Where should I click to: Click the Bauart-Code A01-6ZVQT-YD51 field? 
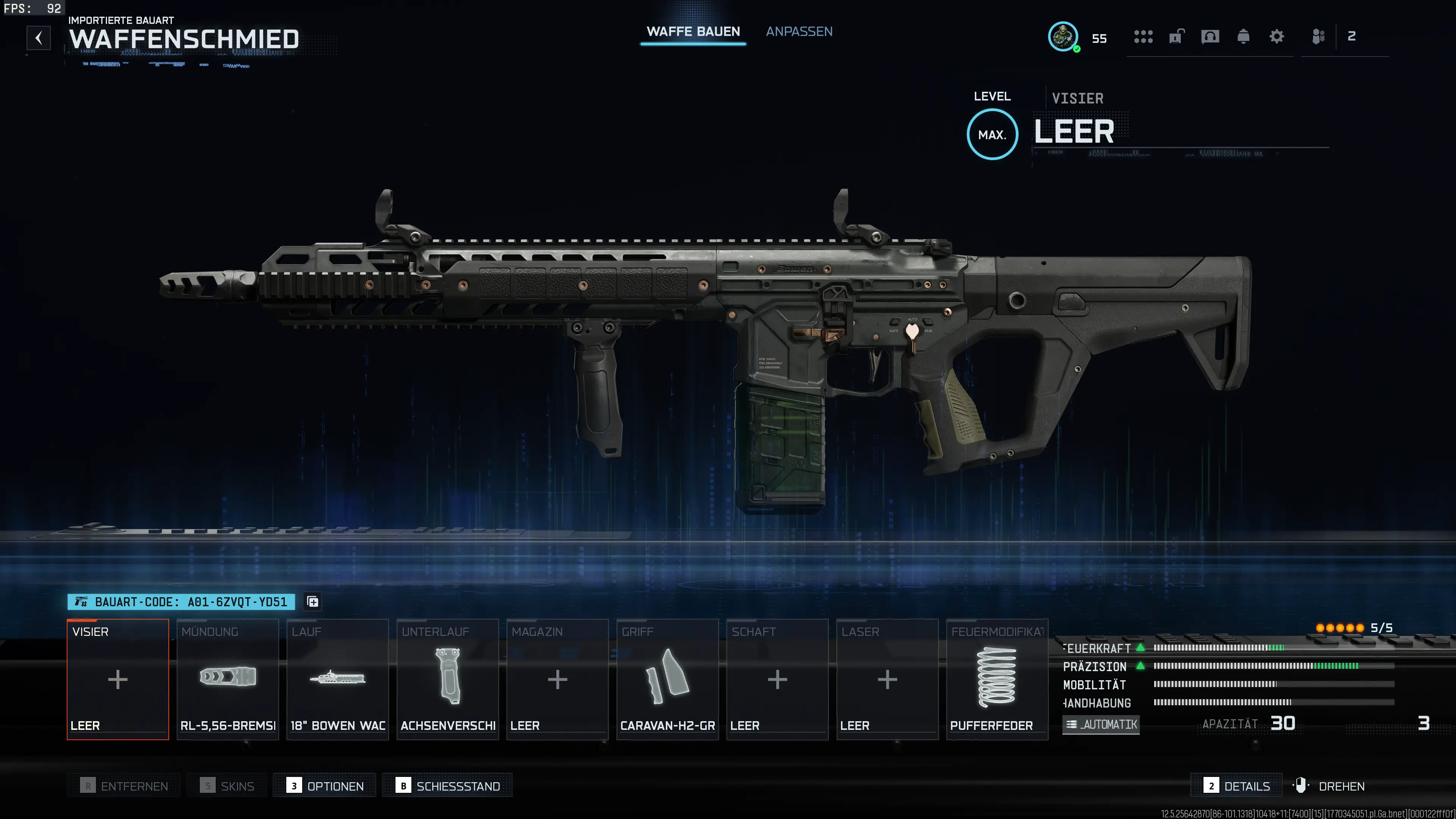181,601
